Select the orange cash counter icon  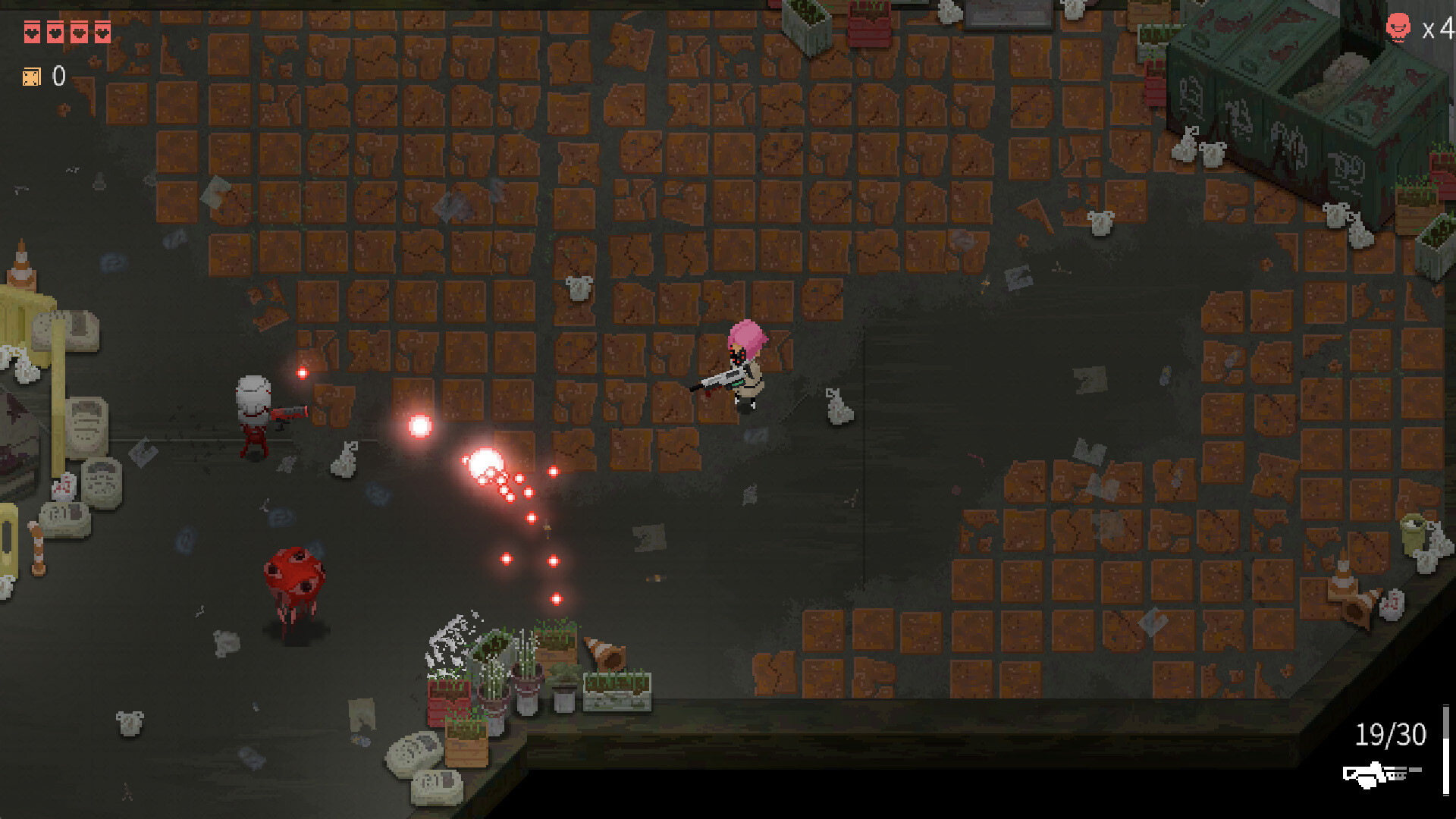[32, 76]
